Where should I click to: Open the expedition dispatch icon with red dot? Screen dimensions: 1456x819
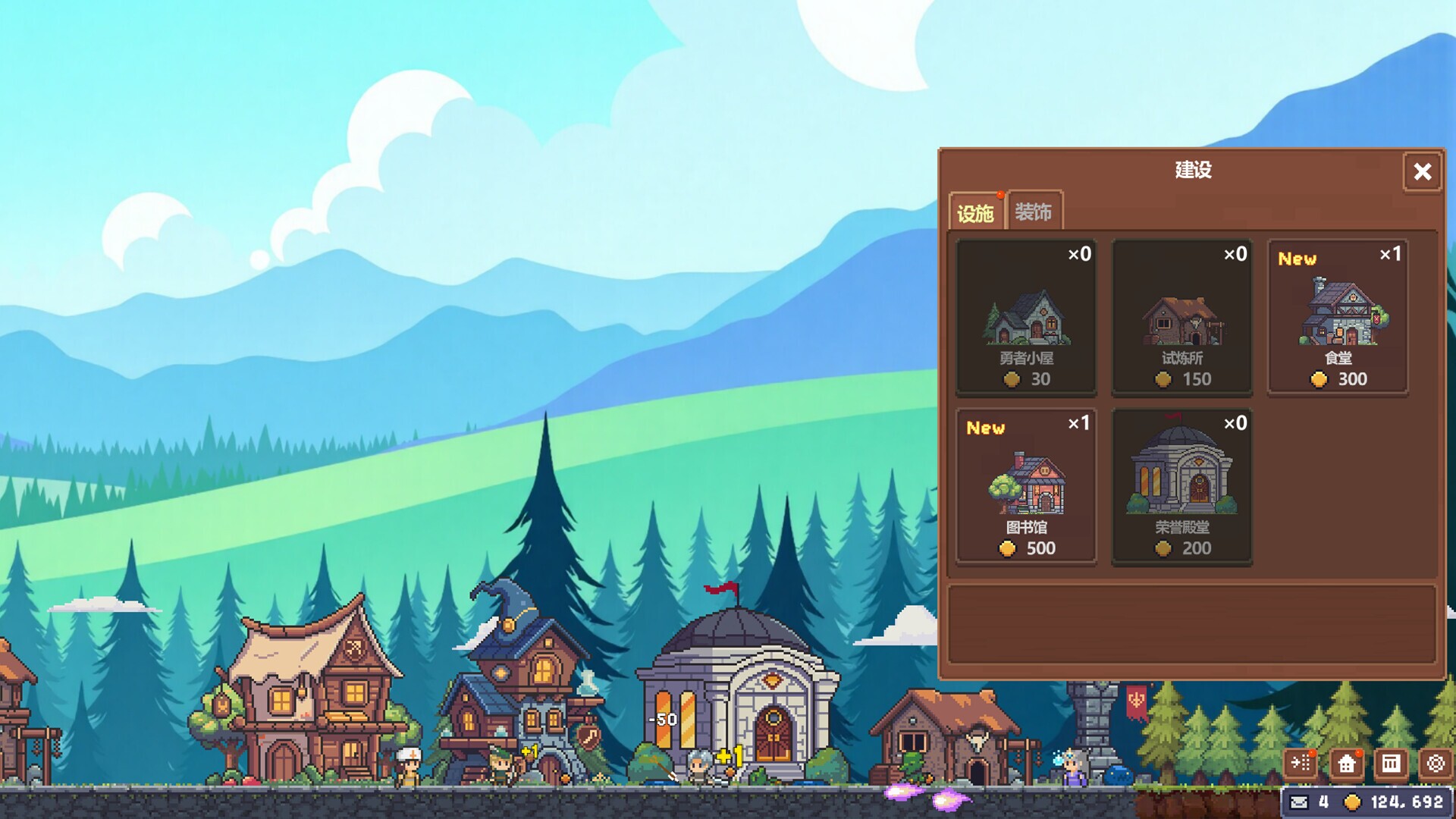click(1301, 764)
